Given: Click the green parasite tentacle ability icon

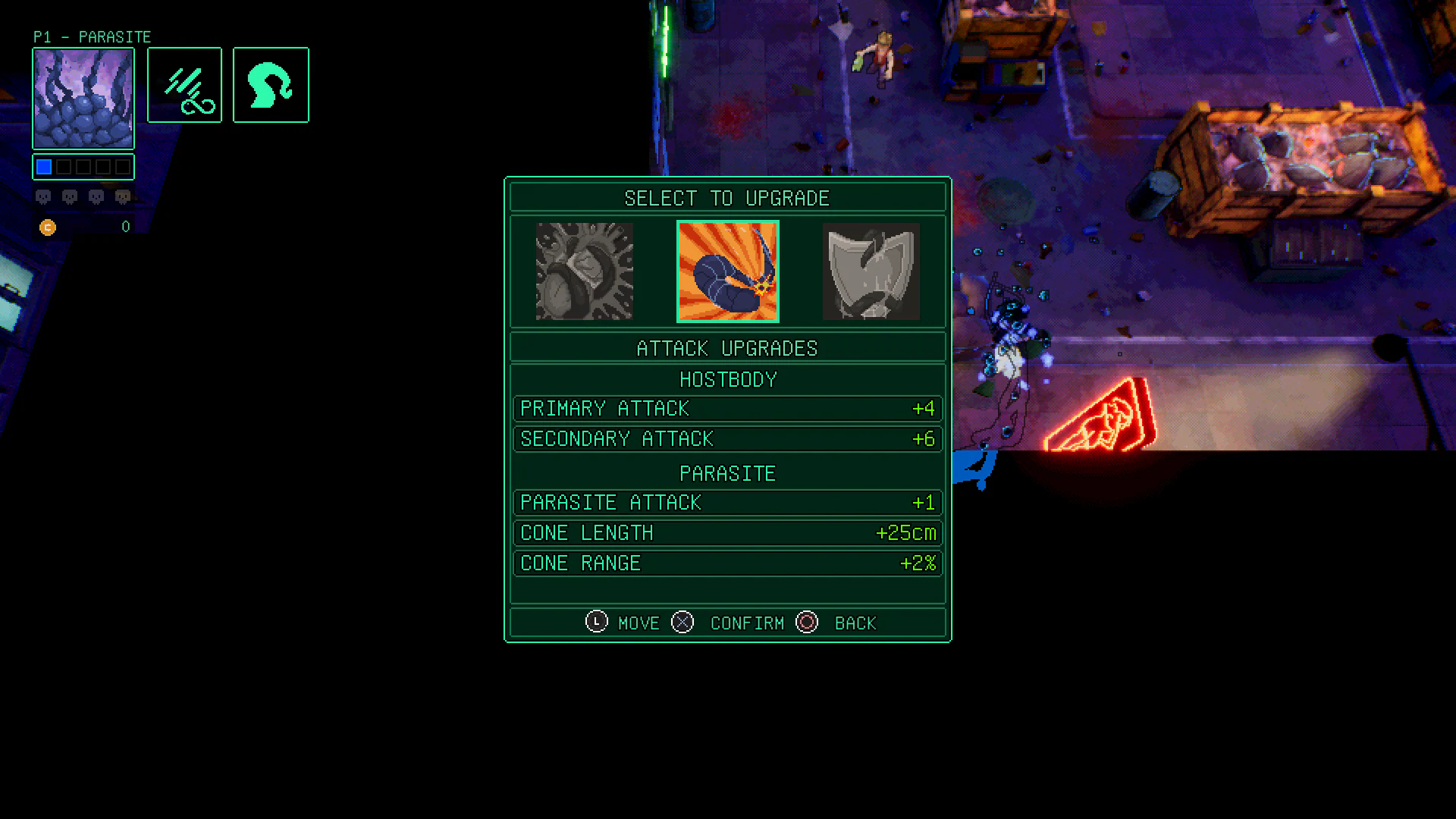Looking at the screenshot, I should (x=271, y=84).
